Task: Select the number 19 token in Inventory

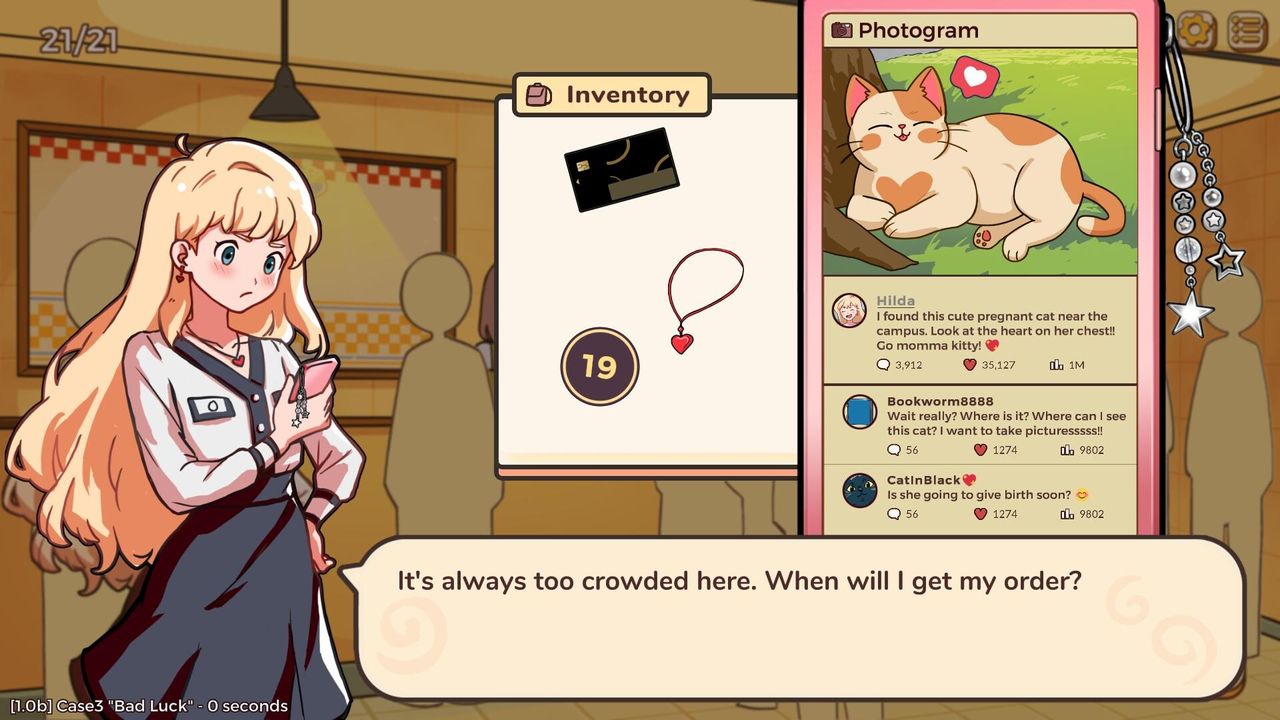Action: click(x=599, y=366)
